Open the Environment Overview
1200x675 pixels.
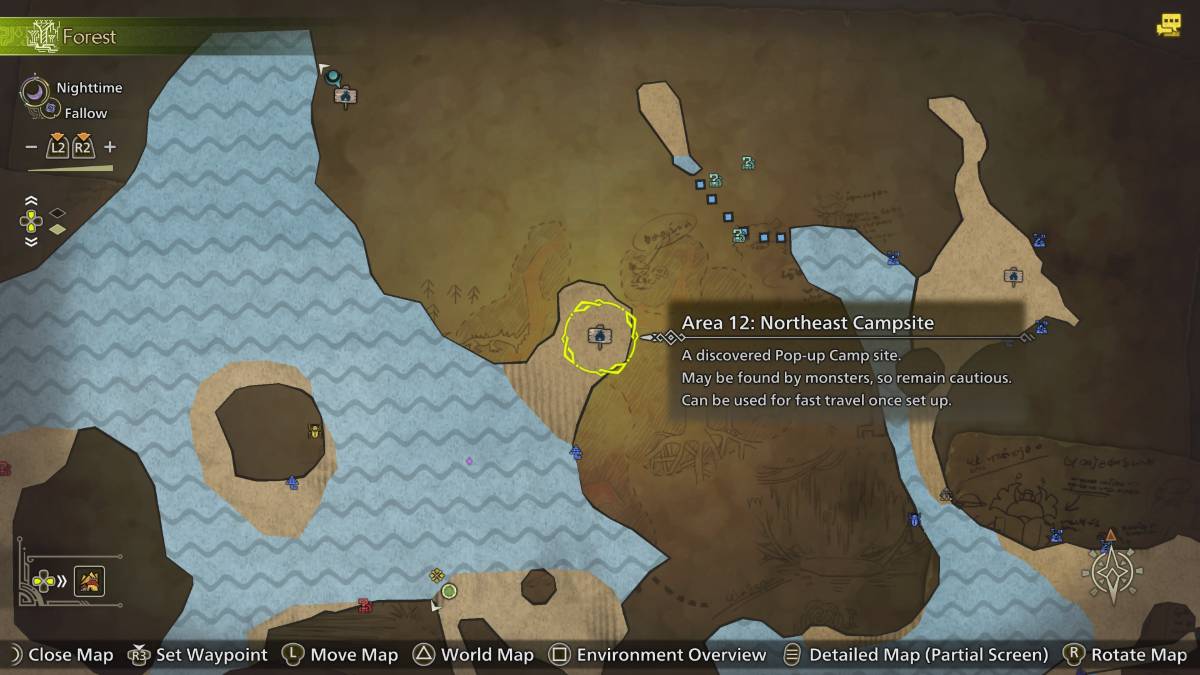pos(658,655)
